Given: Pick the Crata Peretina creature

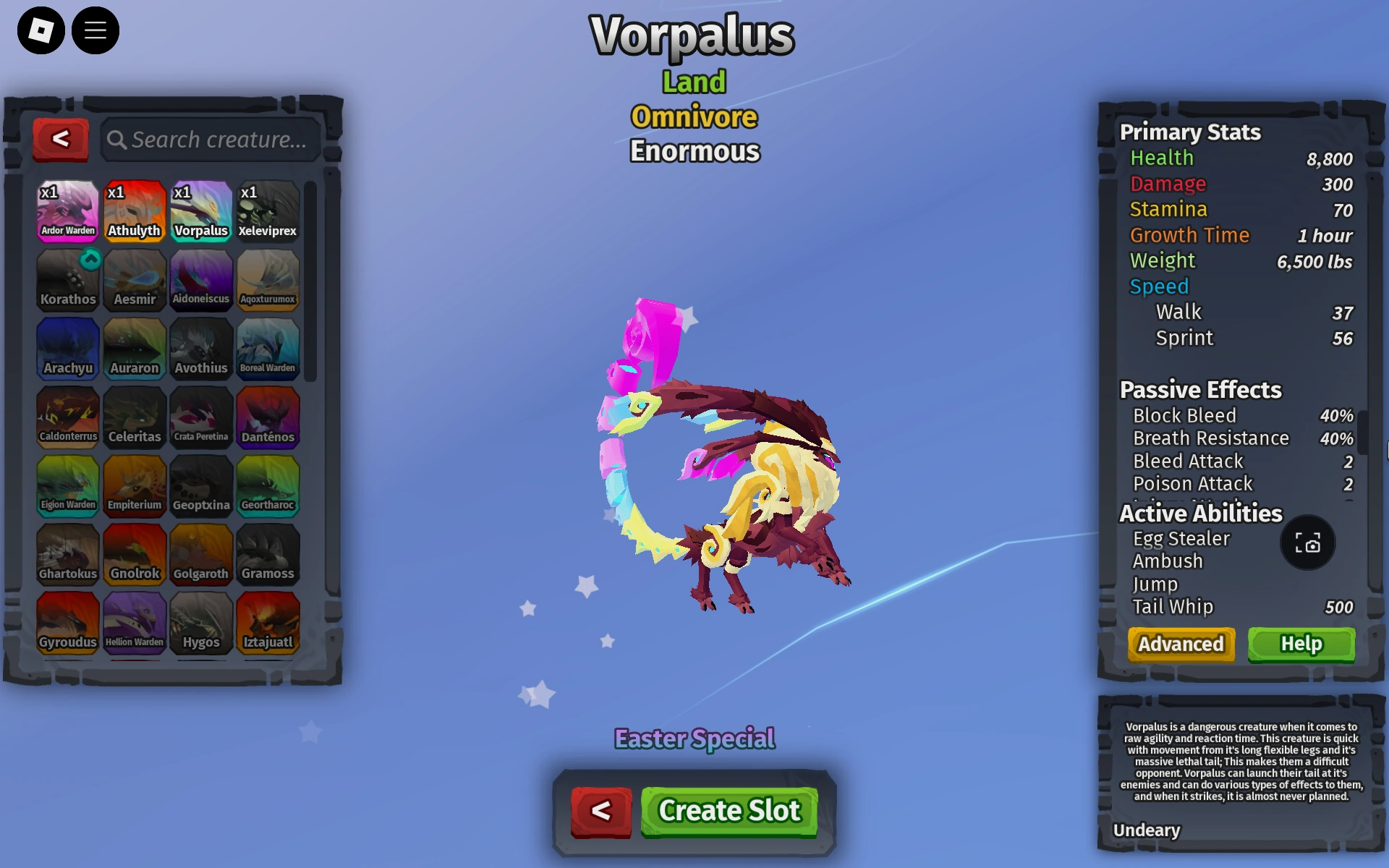Looking at the screenshot, I should [x=201, y=417].
